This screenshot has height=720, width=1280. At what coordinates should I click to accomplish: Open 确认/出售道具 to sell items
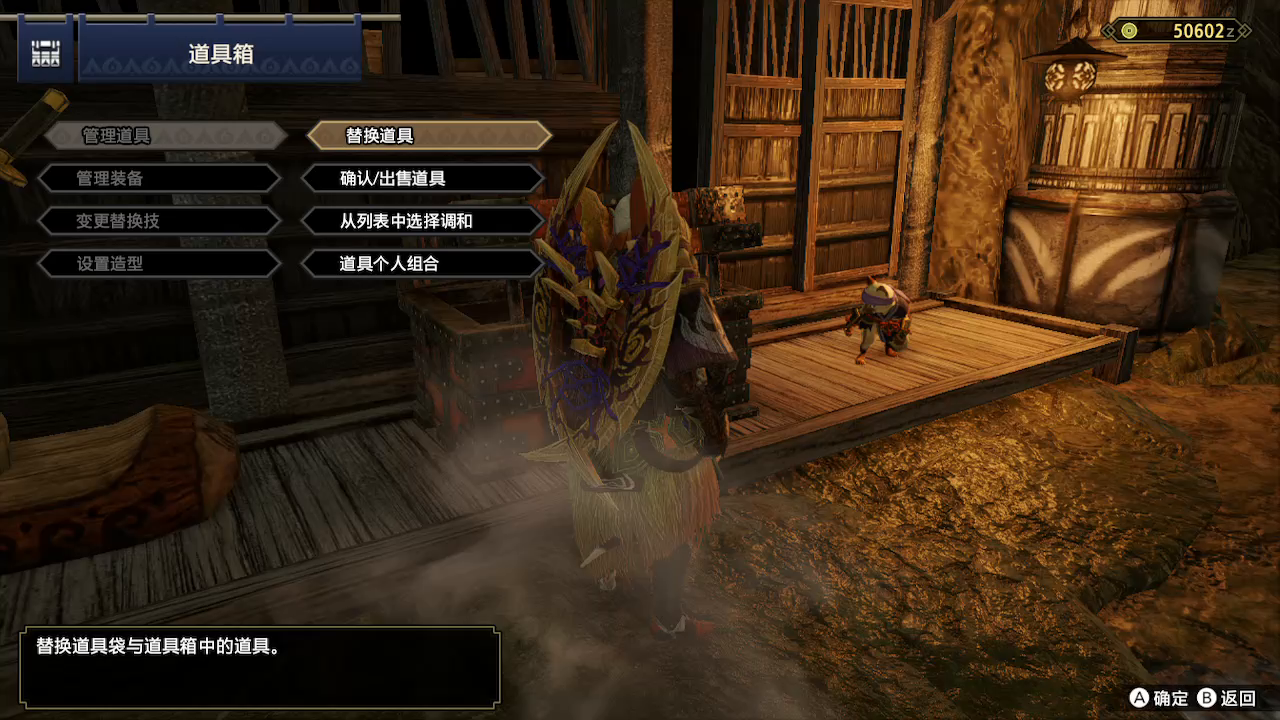[x=423, y=179]
